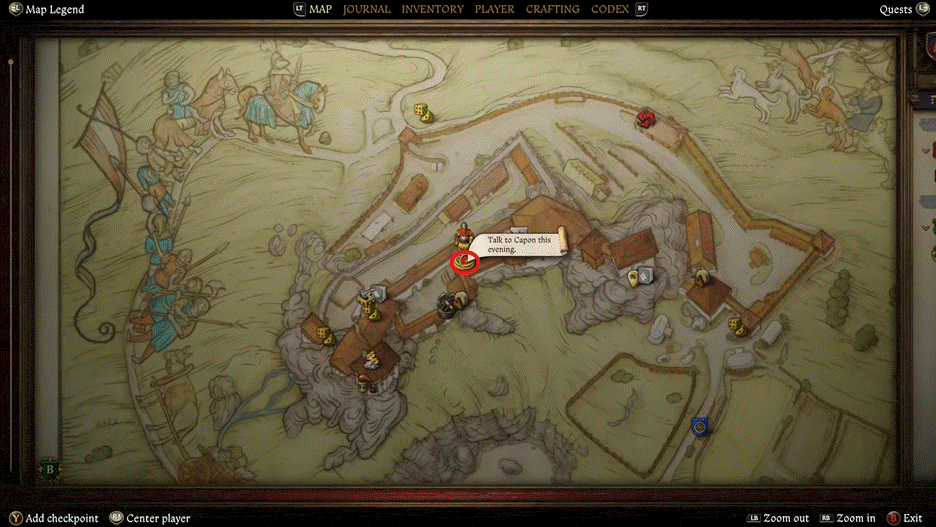Click the blue shield marker on the map
The height and width of the screenshot is (527, 936).
(x=700, y=427)
